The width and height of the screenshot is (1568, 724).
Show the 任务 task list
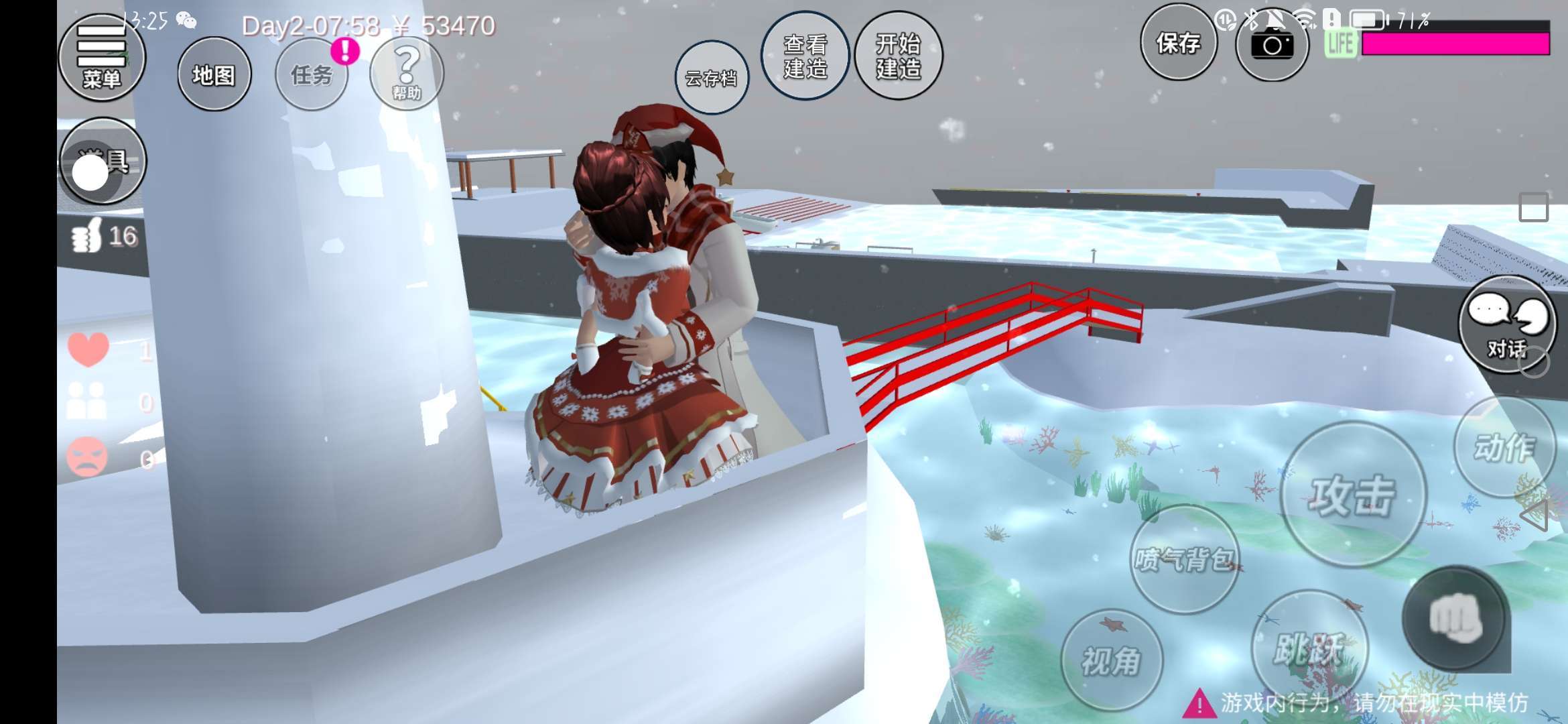312,74
